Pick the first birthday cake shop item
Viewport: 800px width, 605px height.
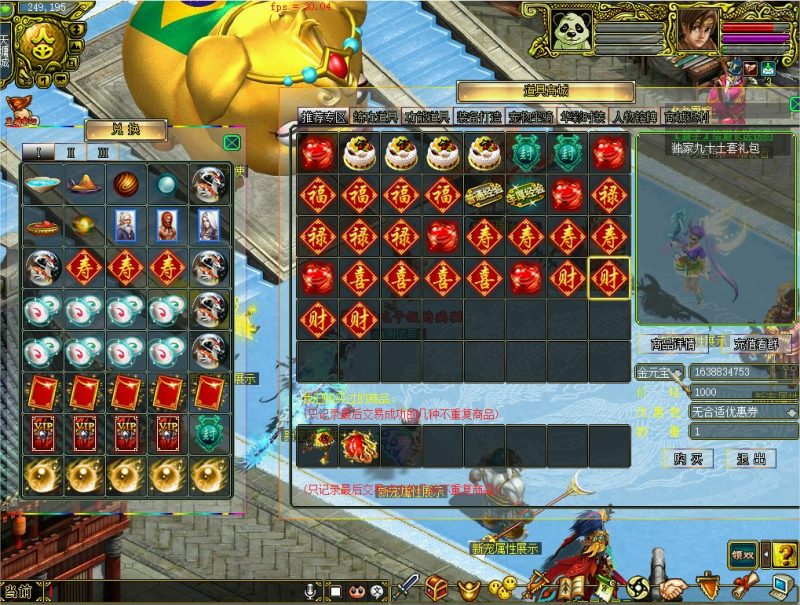359,153
